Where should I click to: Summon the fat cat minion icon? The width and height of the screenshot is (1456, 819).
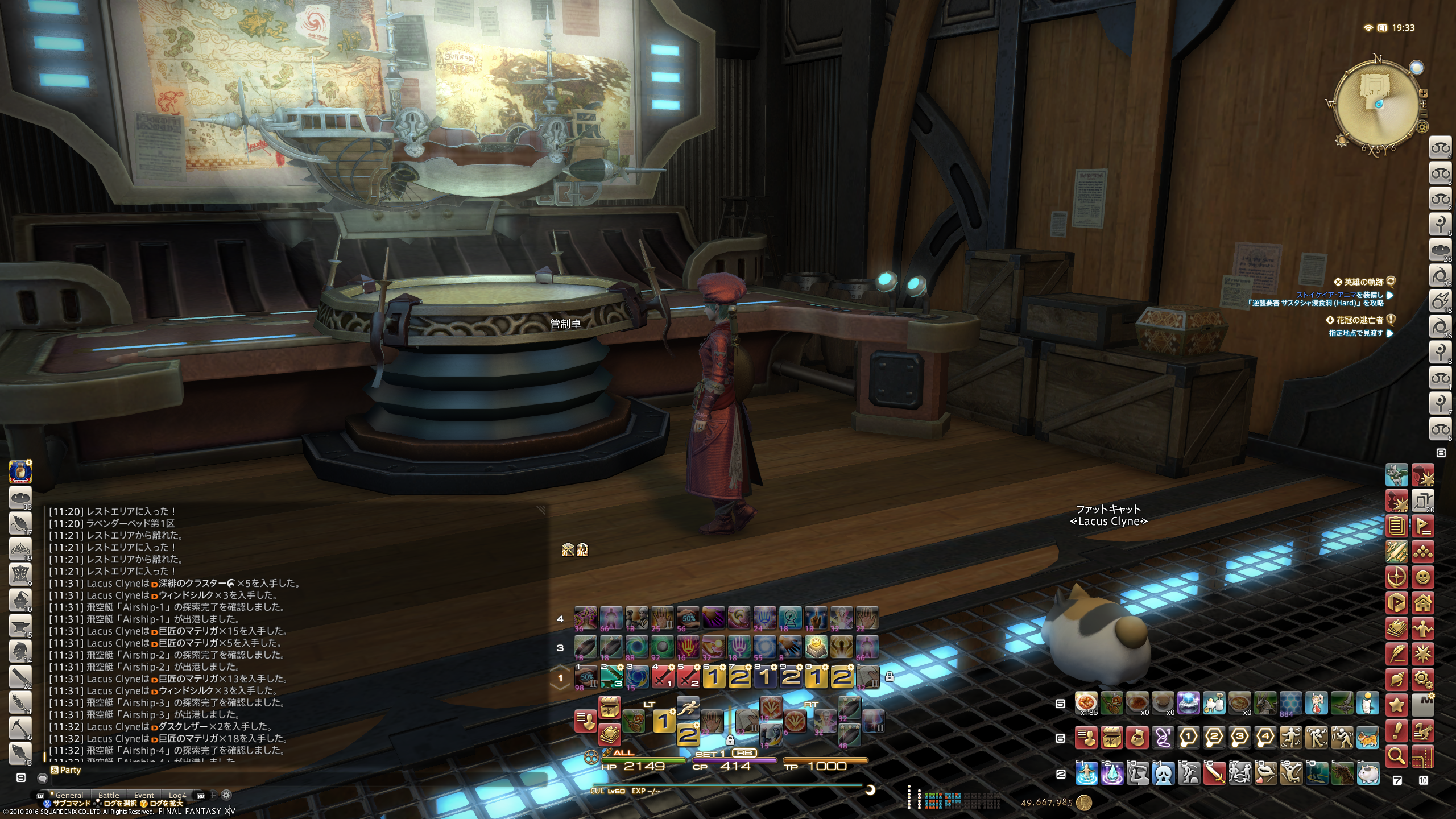(x=1368, y=773)
